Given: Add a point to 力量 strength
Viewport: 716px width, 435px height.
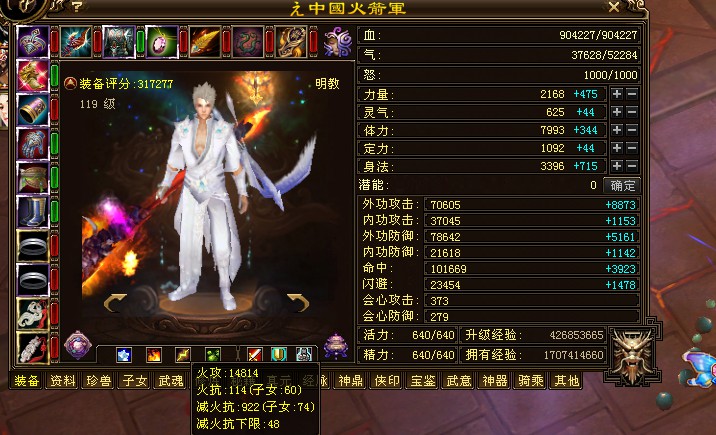Looking at the screenshot, I should pyautogui.click(x=617, y=94).
